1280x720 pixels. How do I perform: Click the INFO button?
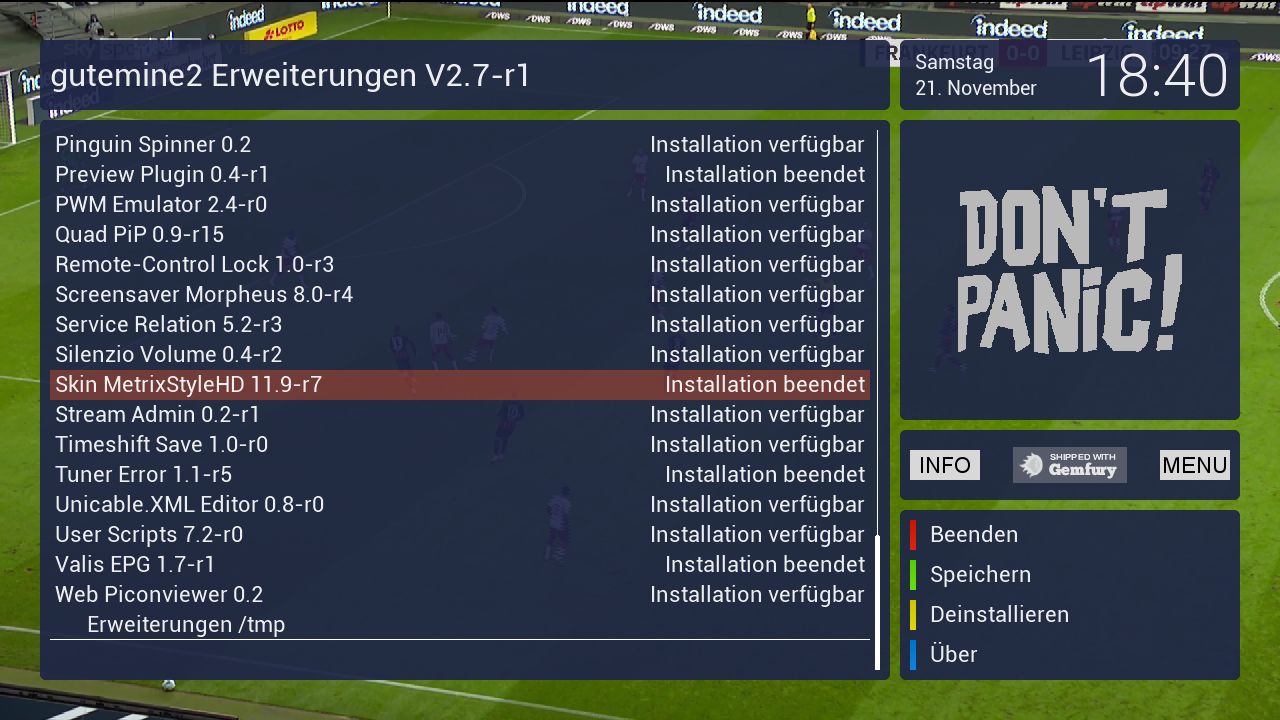coord(945,465)
